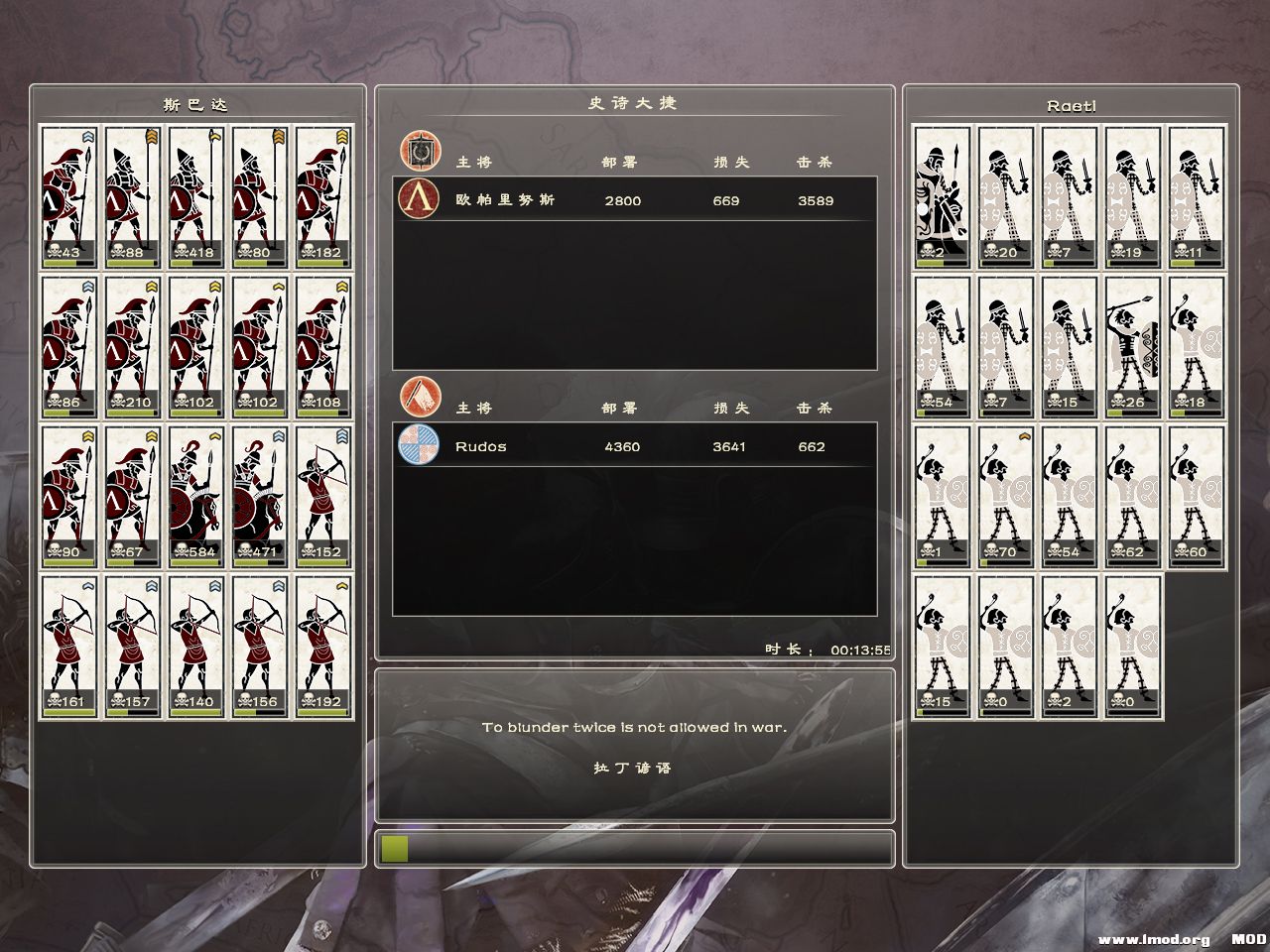1270x952 pixels.
Task: Click the Raeti blue shield faction emblem
Action: [x=419, y=444]
